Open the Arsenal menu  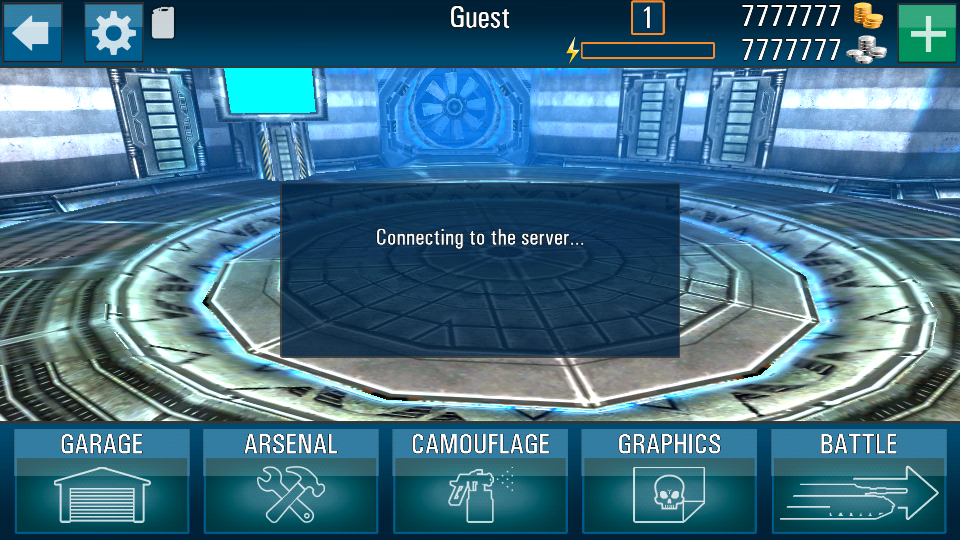[291, 481]
